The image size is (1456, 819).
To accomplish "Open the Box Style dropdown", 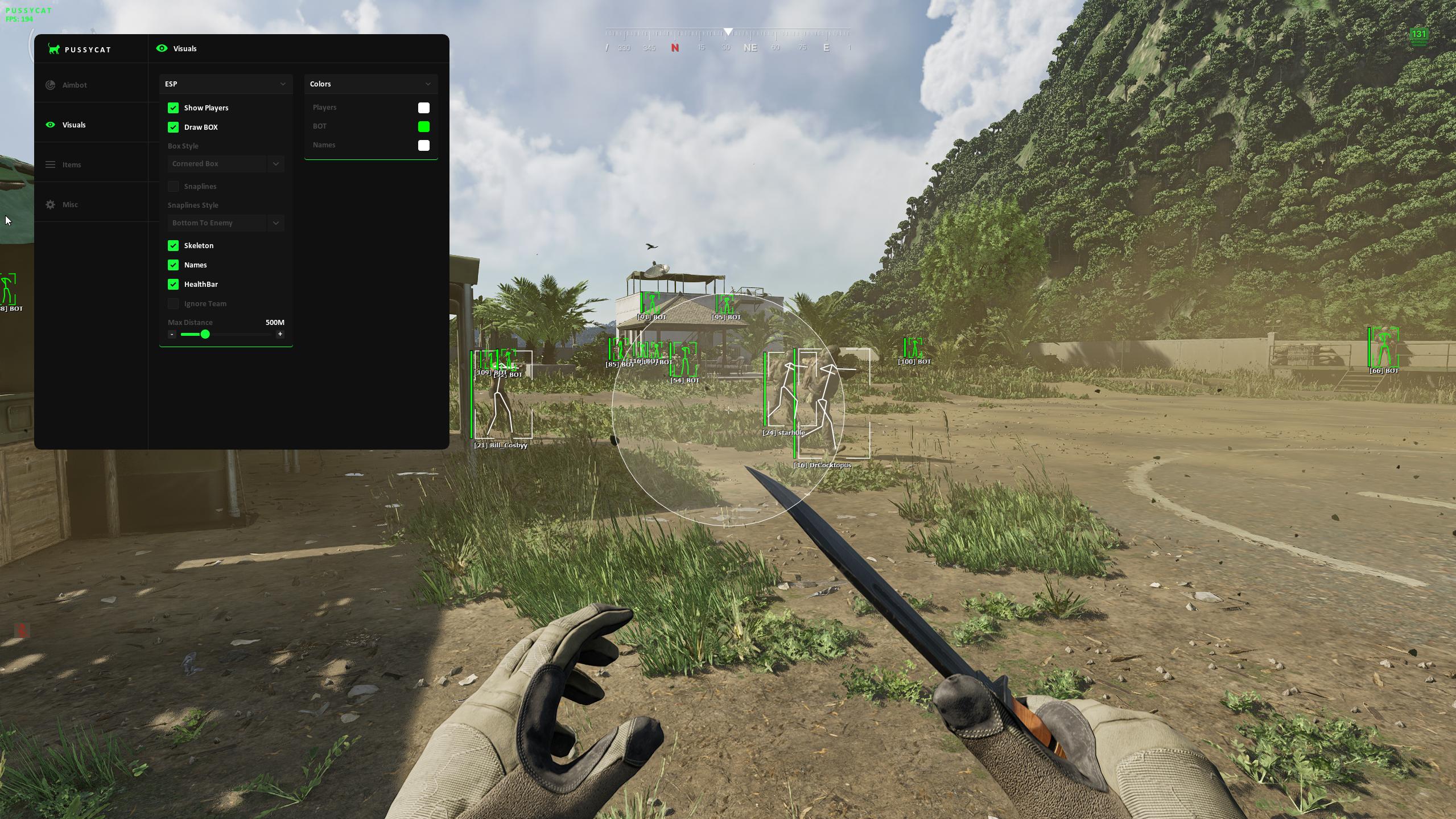I will (x=225, y=164).
